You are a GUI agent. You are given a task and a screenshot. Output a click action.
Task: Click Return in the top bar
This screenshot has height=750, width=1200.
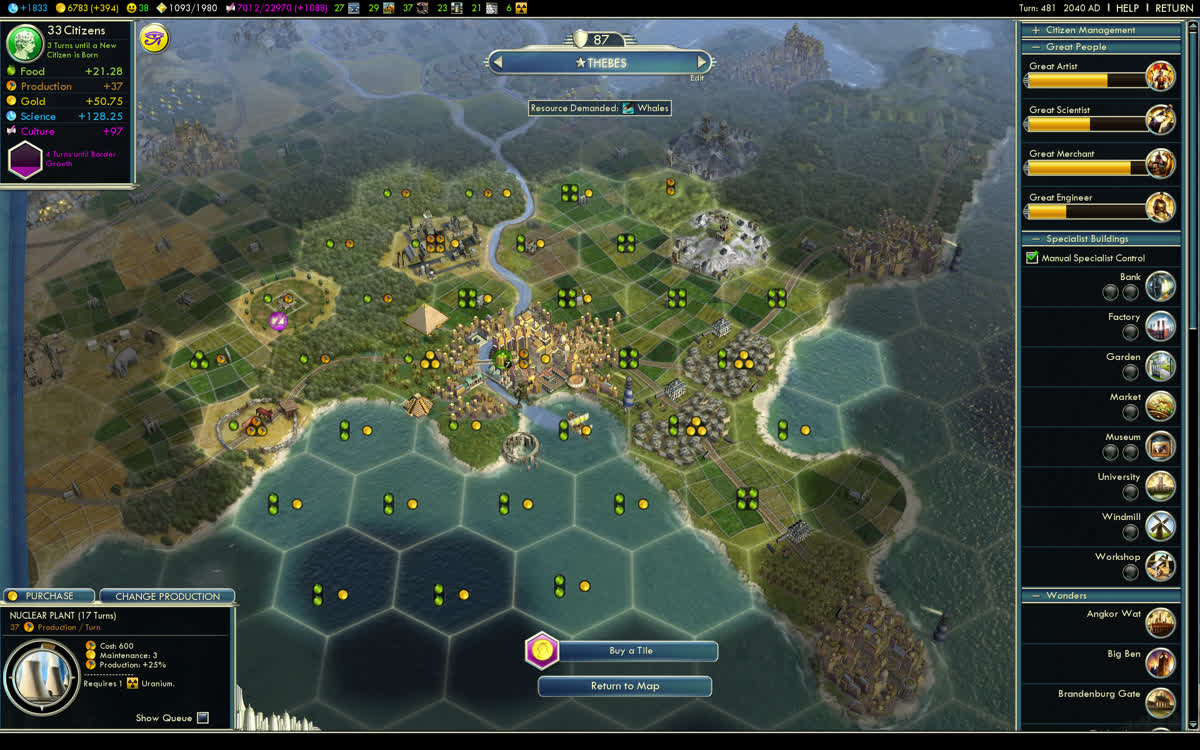pos(1174,8)
